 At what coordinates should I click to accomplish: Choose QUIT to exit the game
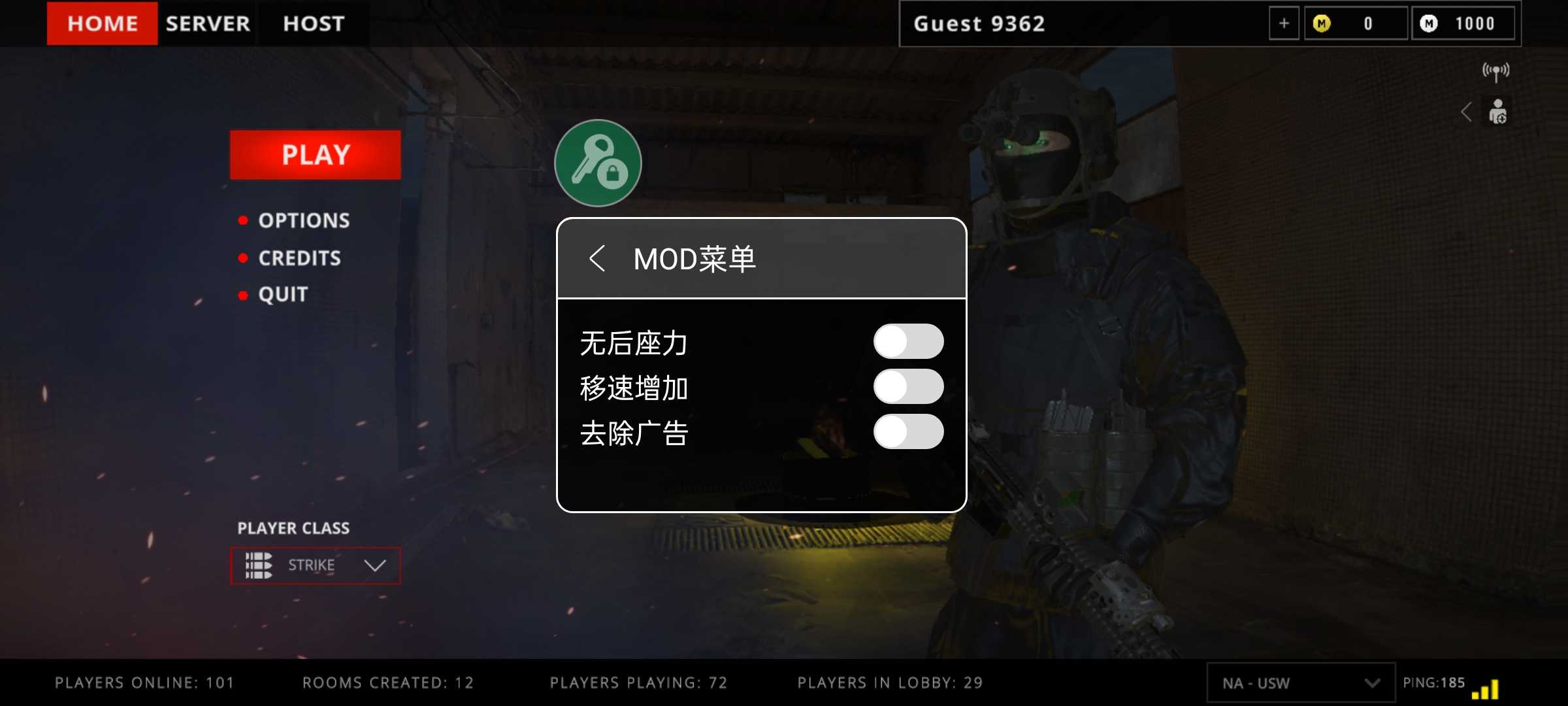tap(283, 295)
